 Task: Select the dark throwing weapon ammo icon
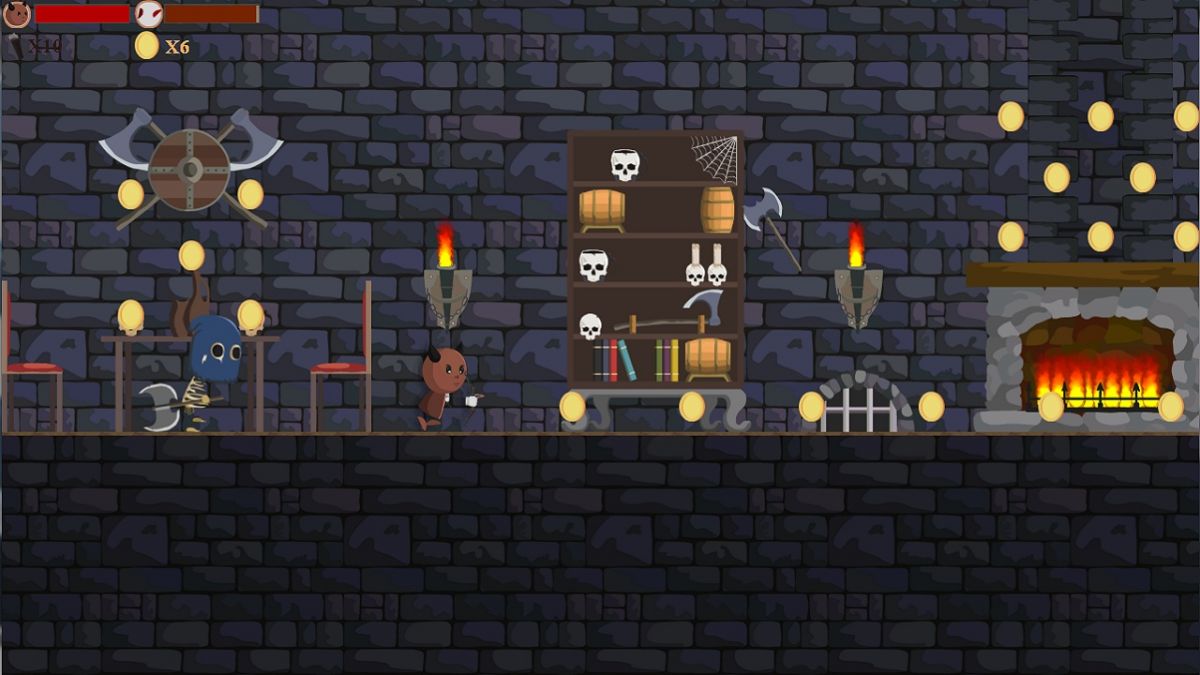pos(16,45)
